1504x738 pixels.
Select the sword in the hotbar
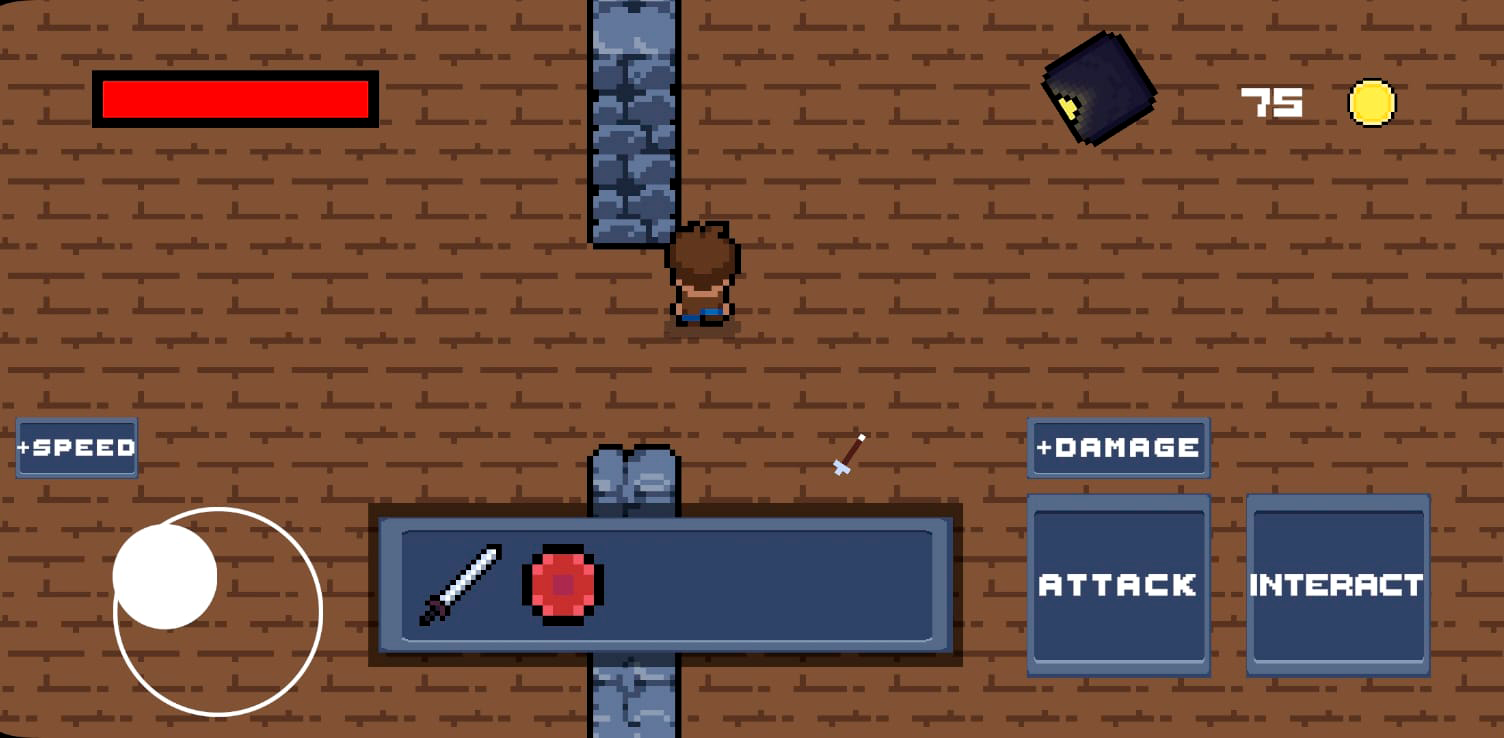[460, 585]
